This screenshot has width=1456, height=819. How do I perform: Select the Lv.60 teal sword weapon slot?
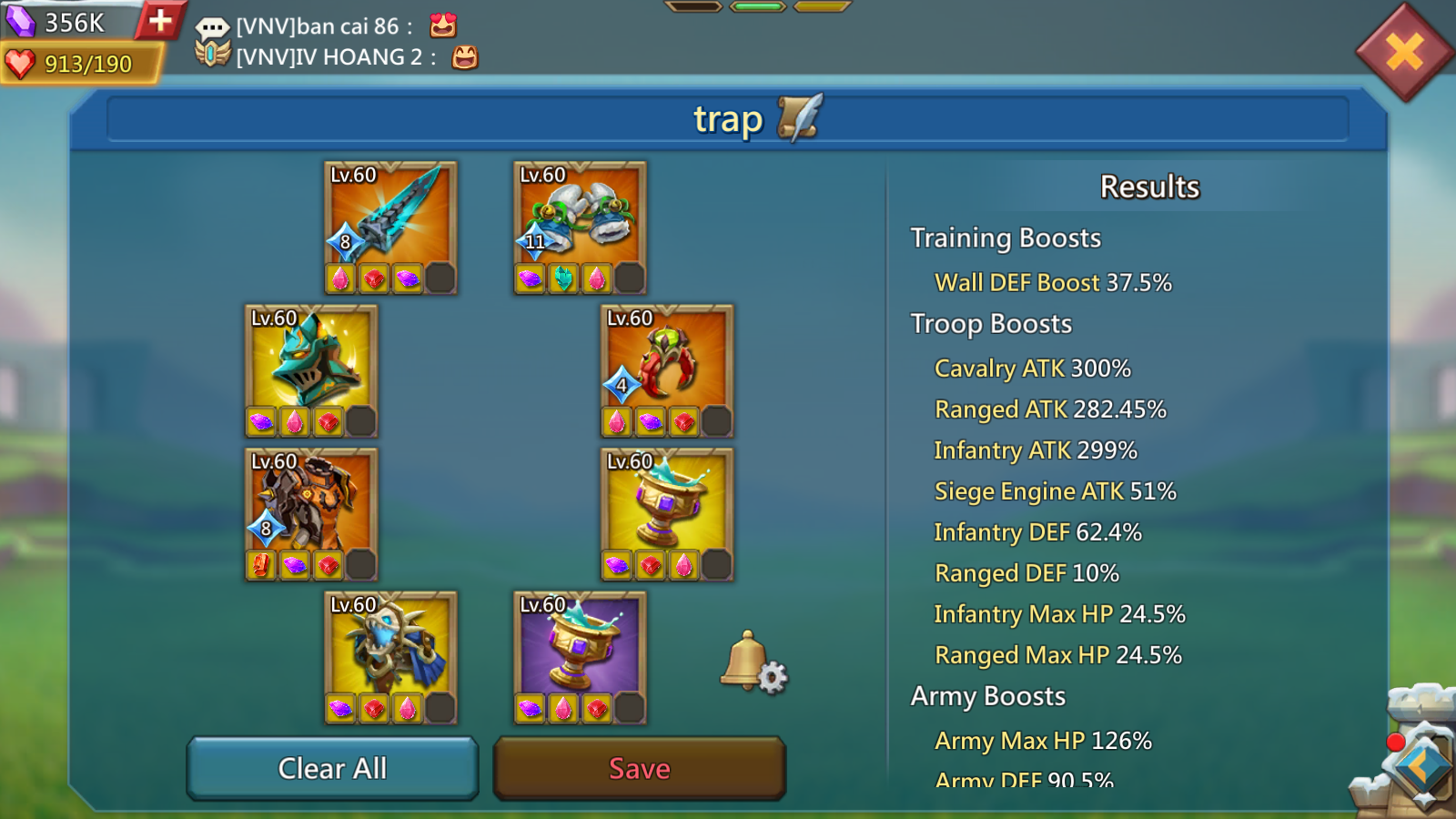click(390, 217)
